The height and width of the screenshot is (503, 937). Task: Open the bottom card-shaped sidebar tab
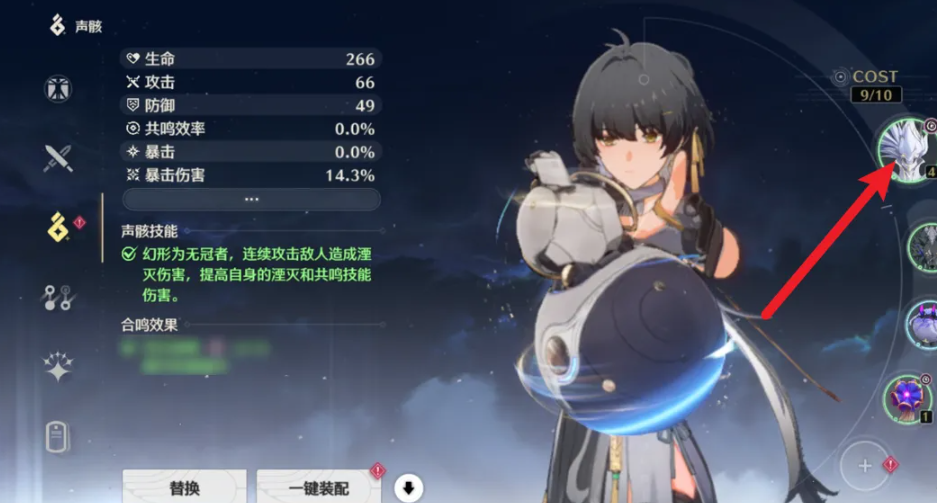(58, 436)
